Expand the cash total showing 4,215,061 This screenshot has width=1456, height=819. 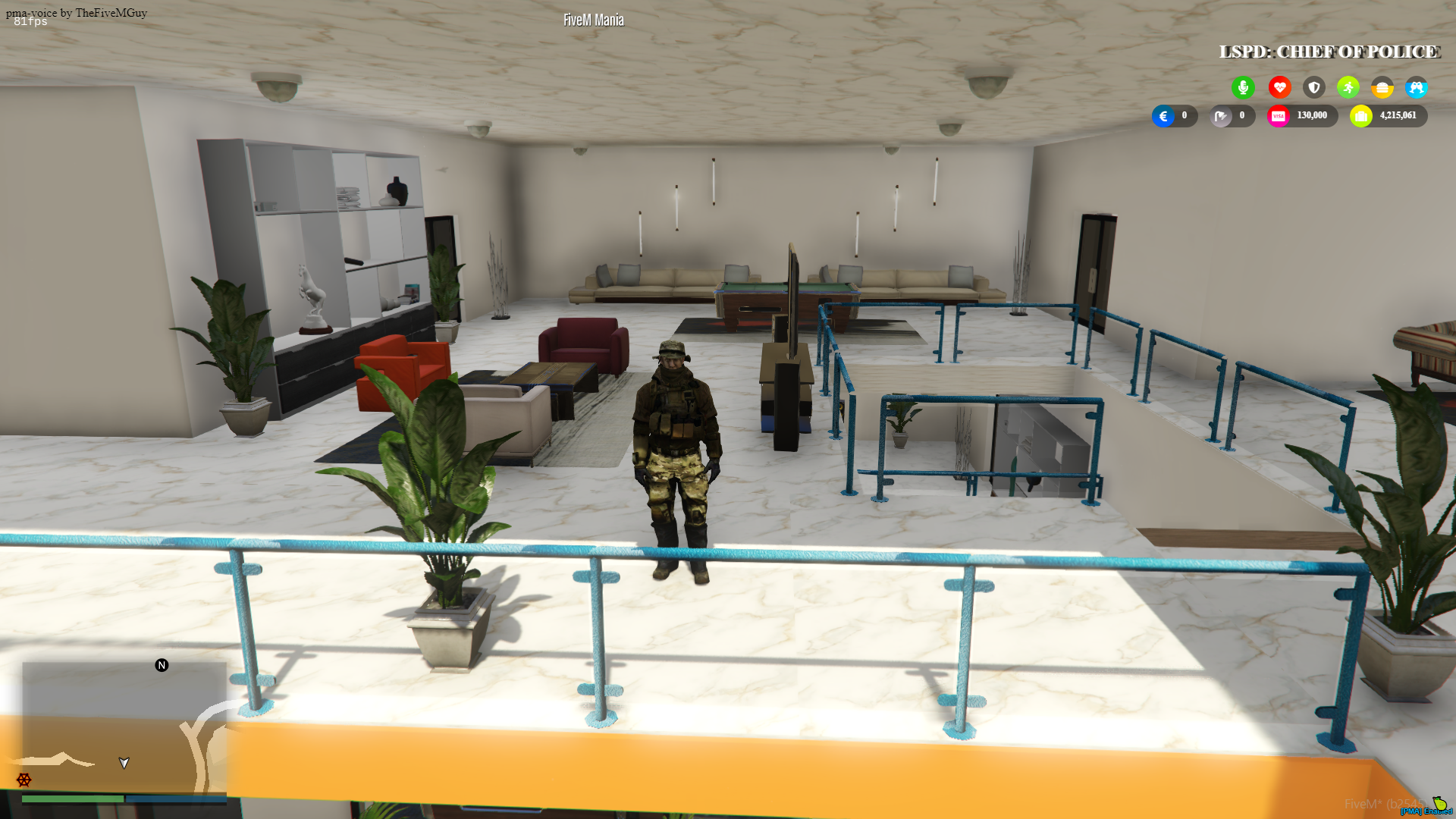(x=1399, y=115)
